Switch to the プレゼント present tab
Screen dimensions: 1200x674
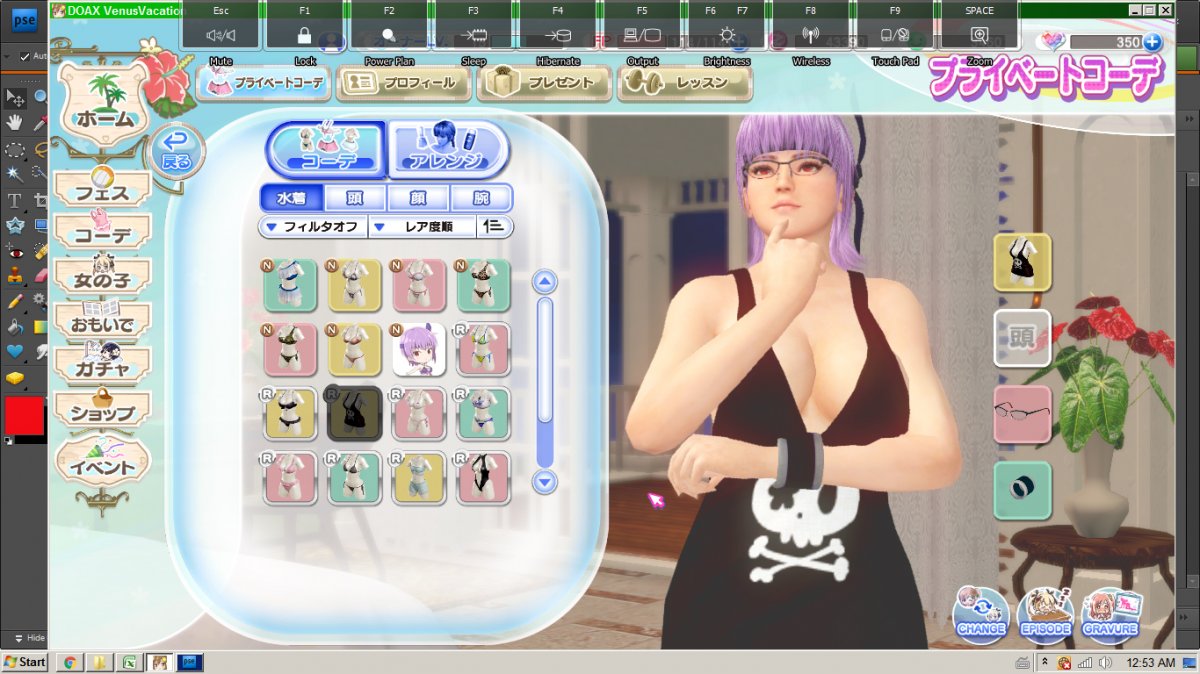[545, 83]
